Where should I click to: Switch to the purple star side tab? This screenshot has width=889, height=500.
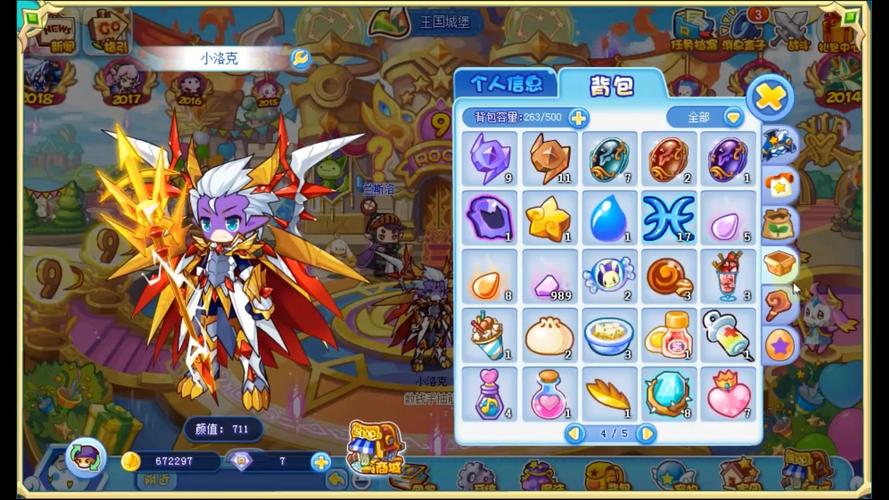pos(780,346)
